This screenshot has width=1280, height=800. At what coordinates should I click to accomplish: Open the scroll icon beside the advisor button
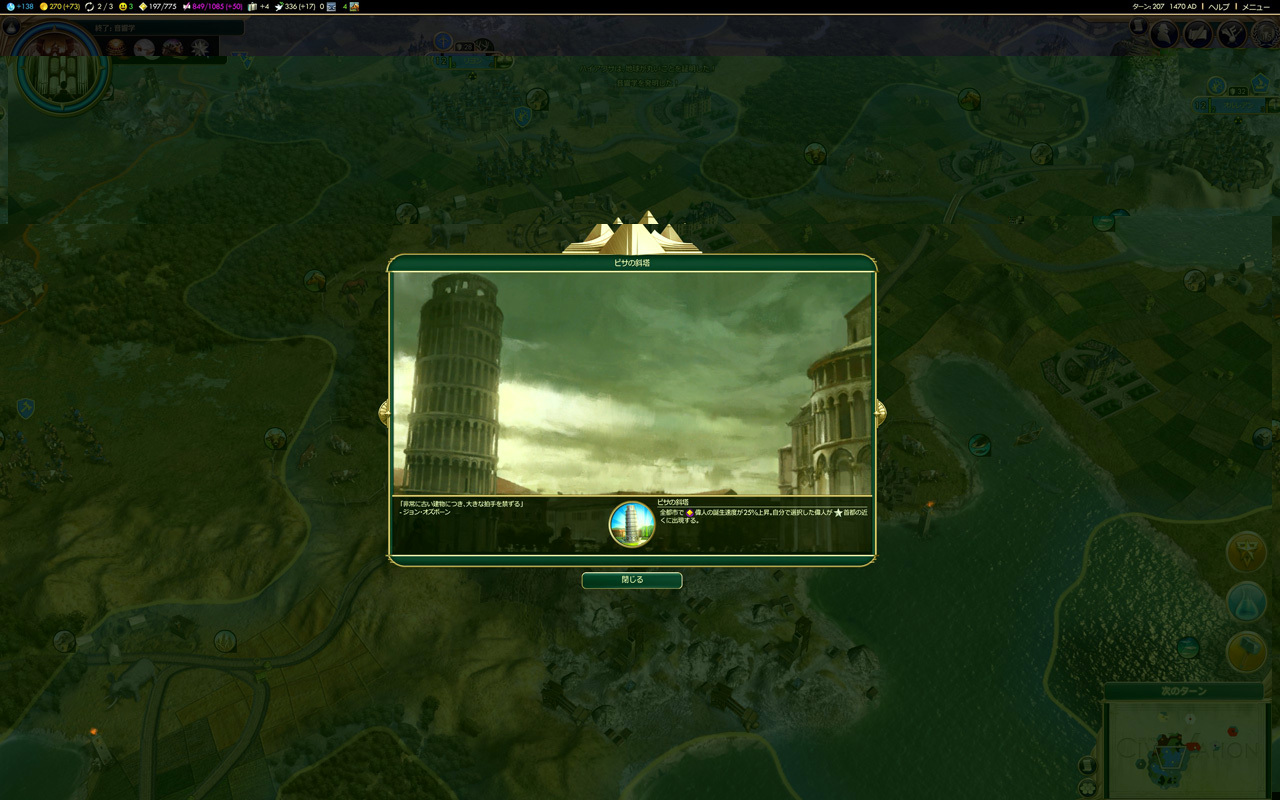(1138, 27)
